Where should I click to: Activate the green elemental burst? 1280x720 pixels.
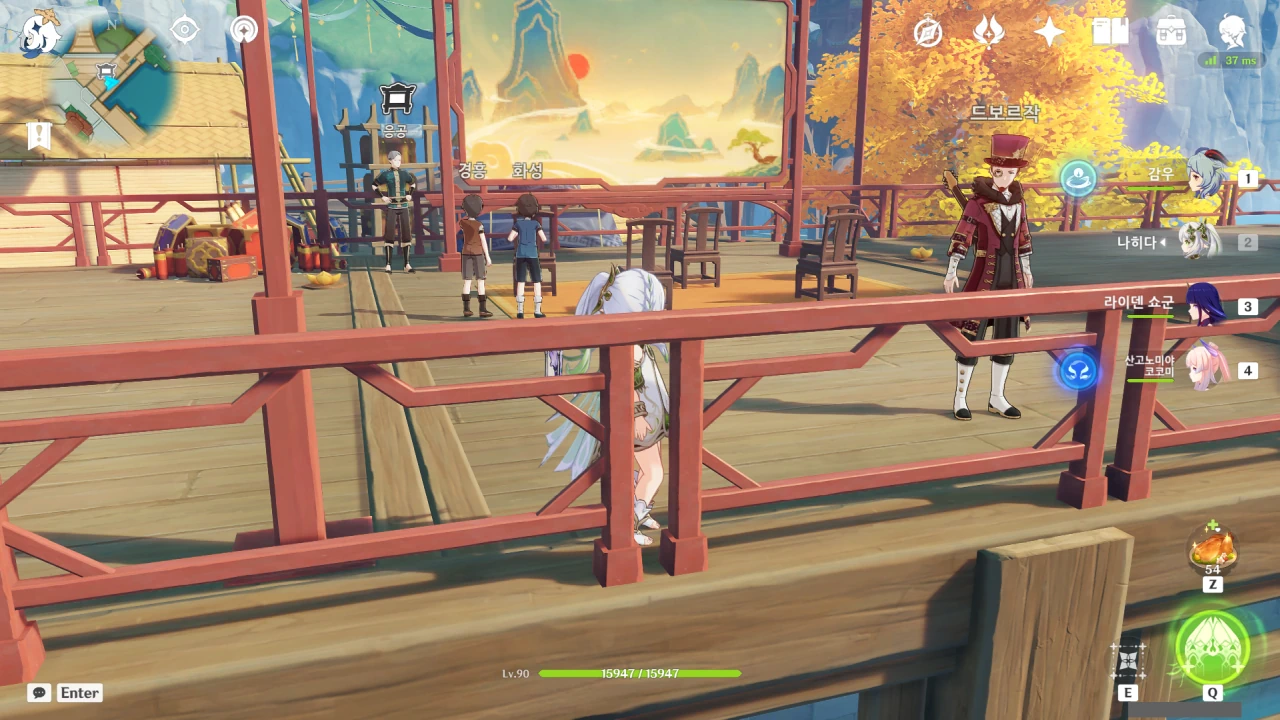(x=1212, y=647)
